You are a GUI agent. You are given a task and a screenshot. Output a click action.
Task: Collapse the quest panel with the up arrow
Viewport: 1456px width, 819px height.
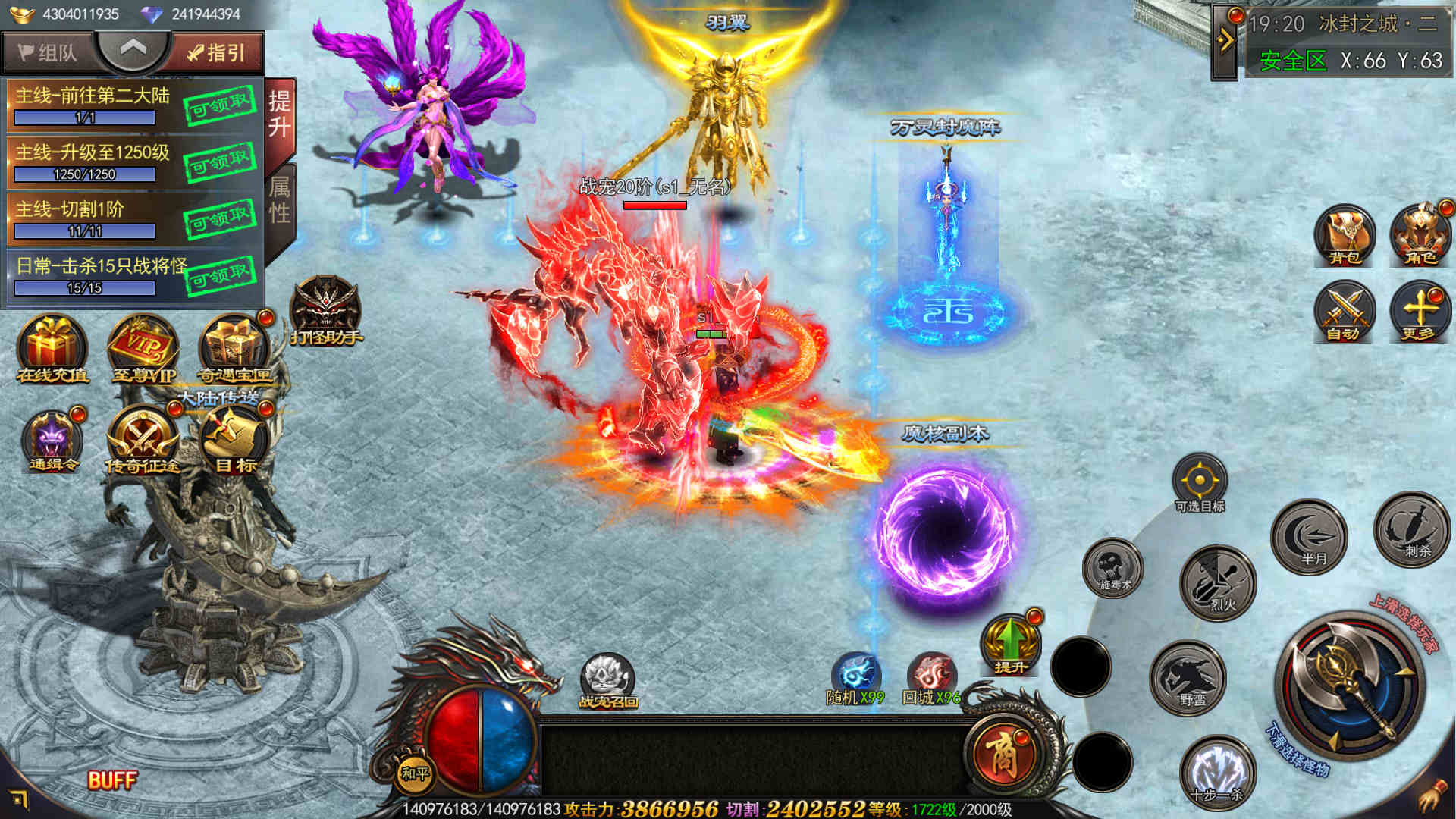pyautogui.click(x=133, y=49)
